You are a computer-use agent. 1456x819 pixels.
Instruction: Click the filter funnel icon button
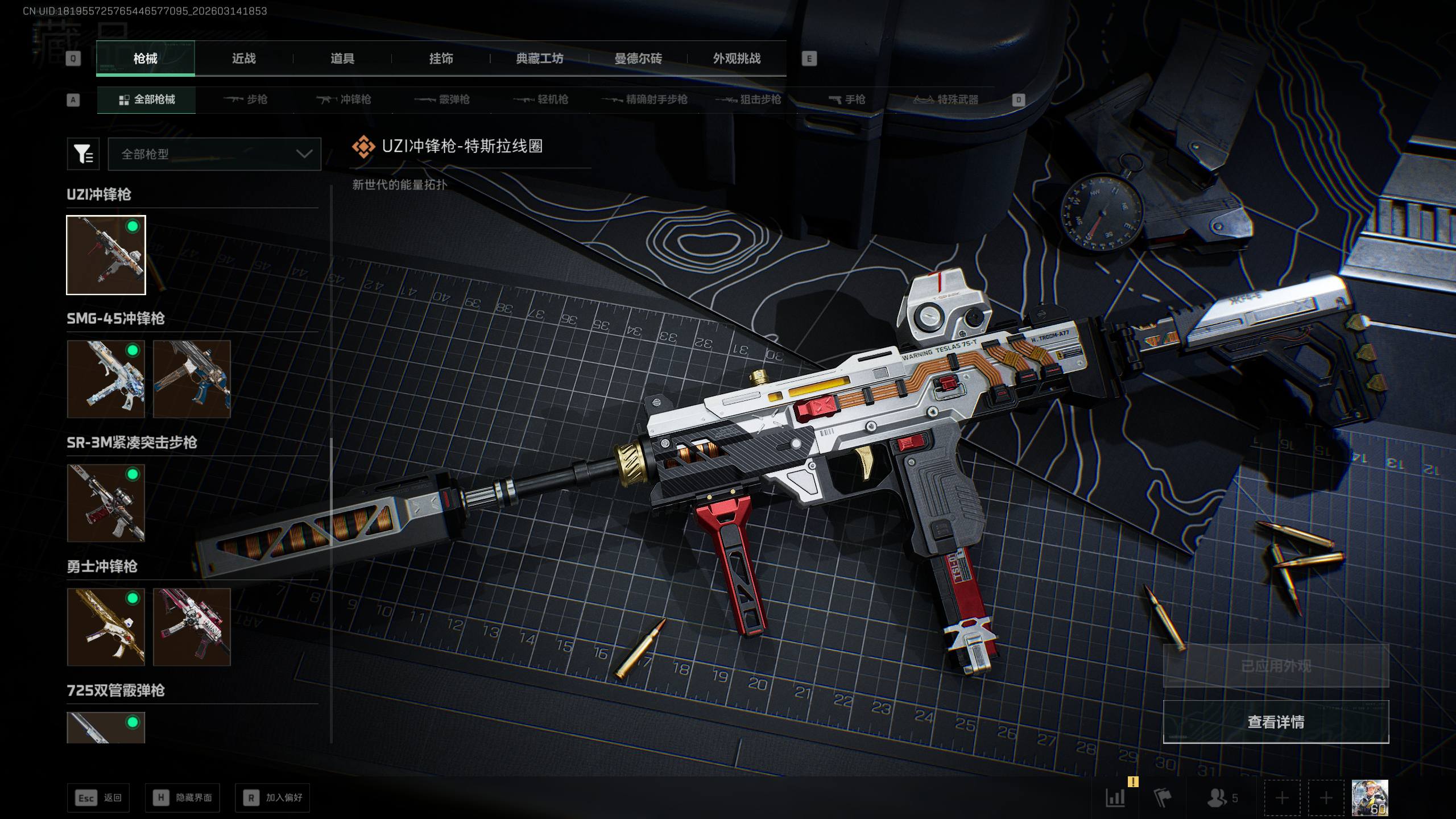point(83,154)
